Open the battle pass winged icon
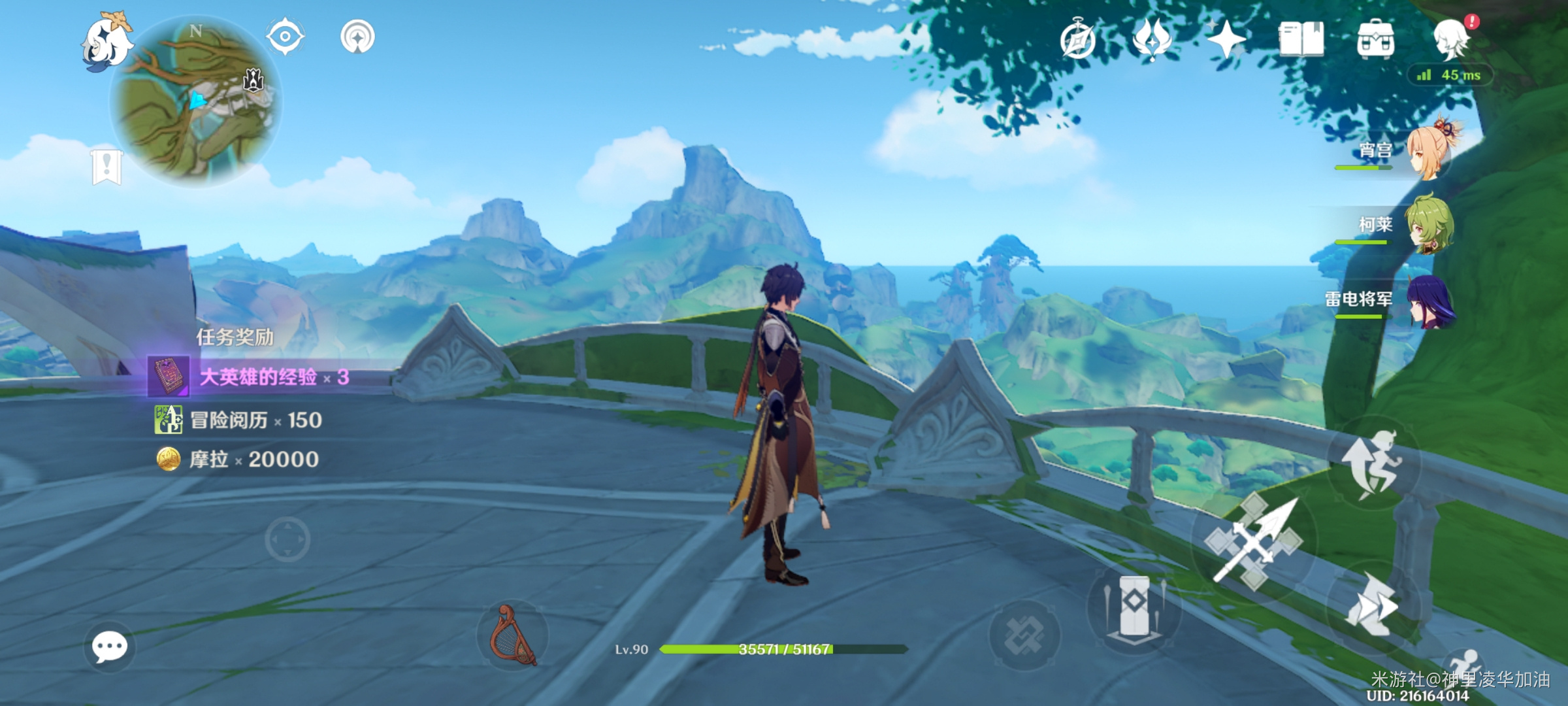Image resolution: width=1568 pixels, height=706 pixels. pos(1152,39)
